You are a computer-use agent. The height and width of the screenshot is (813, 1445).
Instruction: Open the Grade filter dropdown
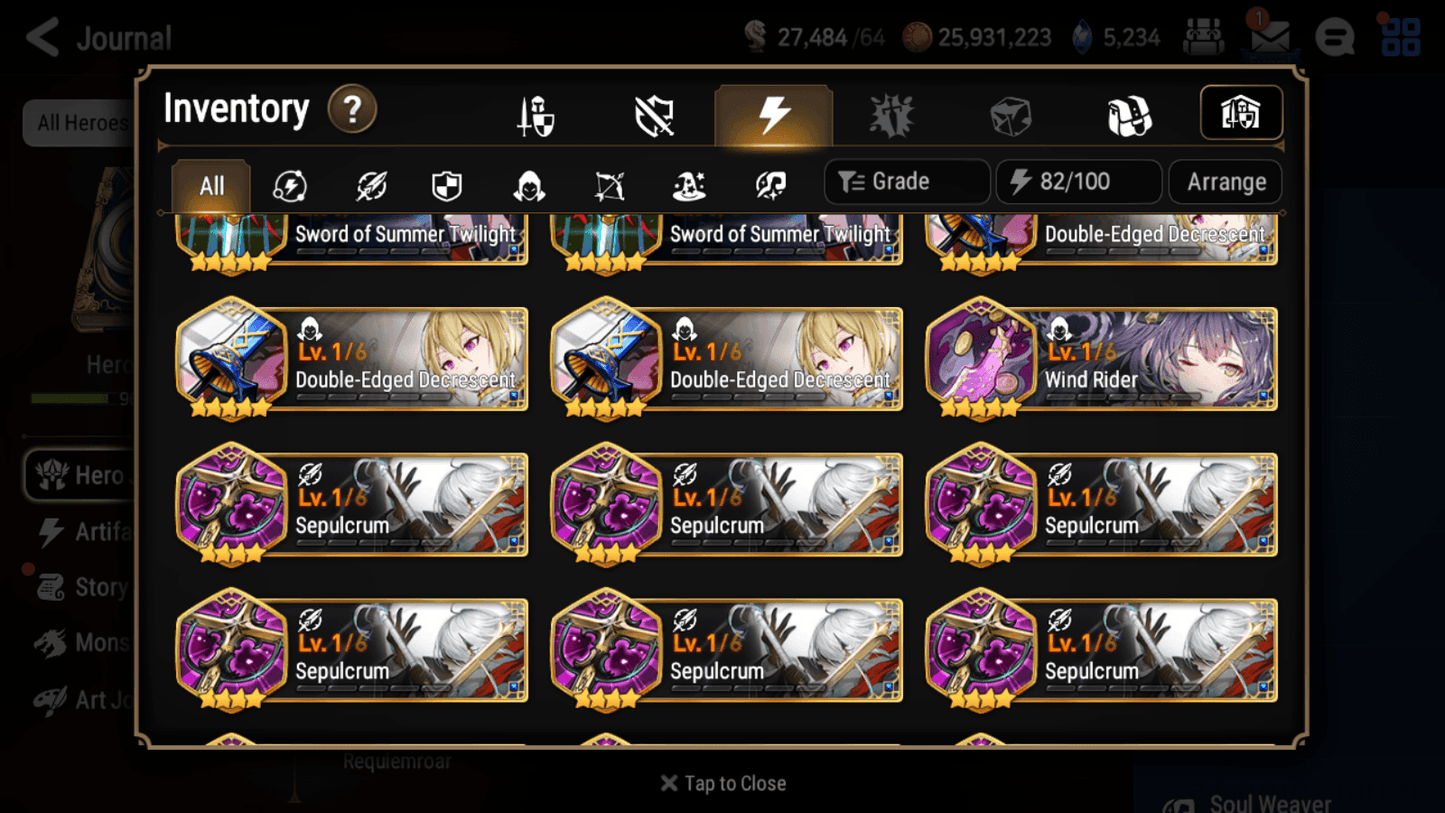point(905,182)
